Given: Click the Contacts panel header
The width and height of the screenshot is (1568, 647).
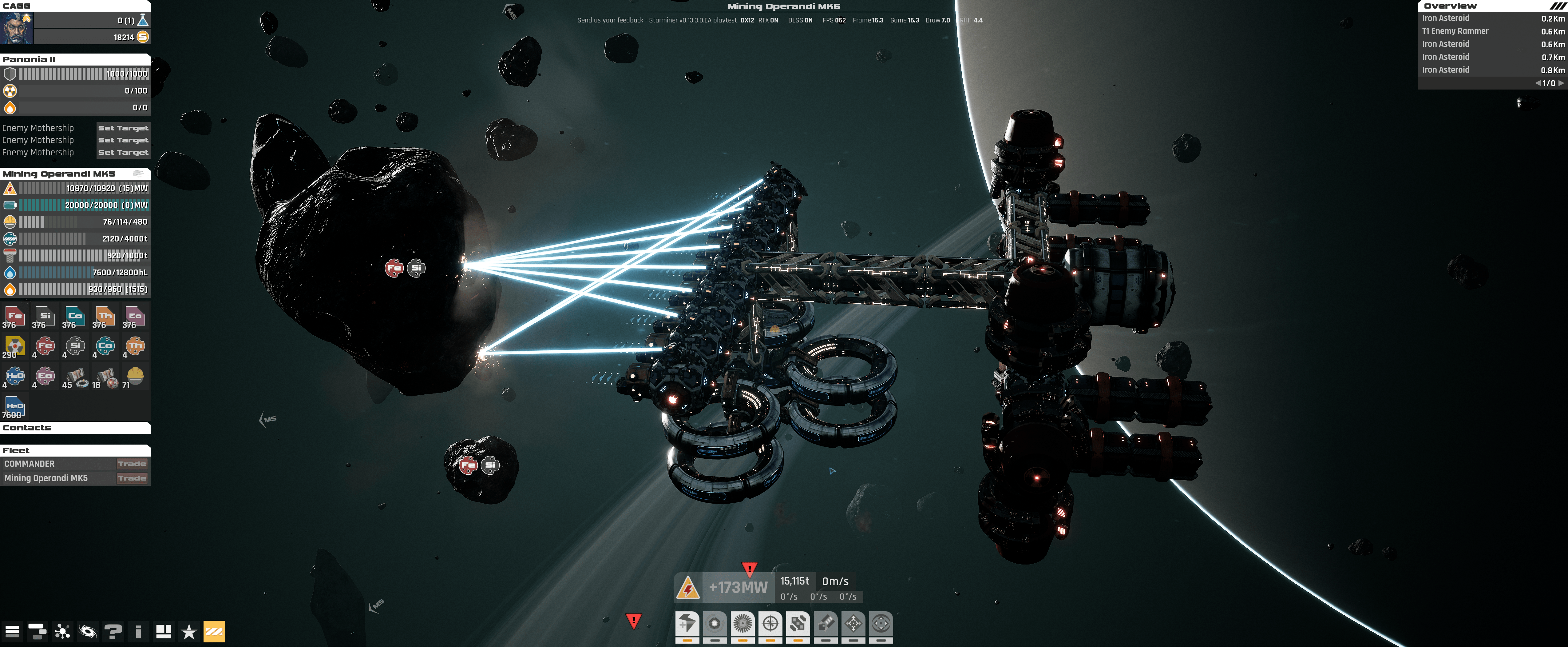Looking at the screenshot, I should 75,428.
